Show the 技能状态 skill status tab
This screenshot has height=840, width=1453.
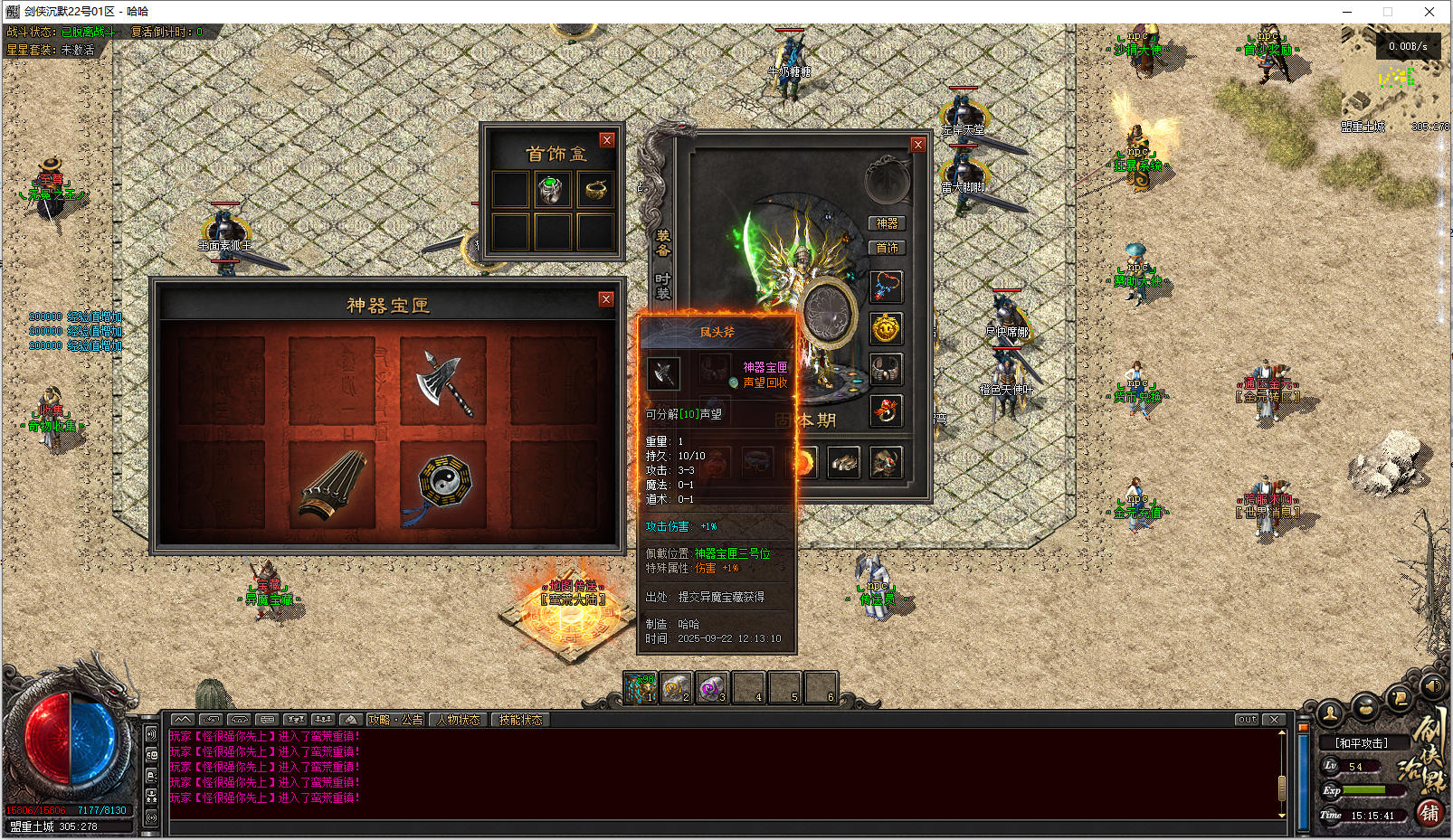tap(520, 720)
